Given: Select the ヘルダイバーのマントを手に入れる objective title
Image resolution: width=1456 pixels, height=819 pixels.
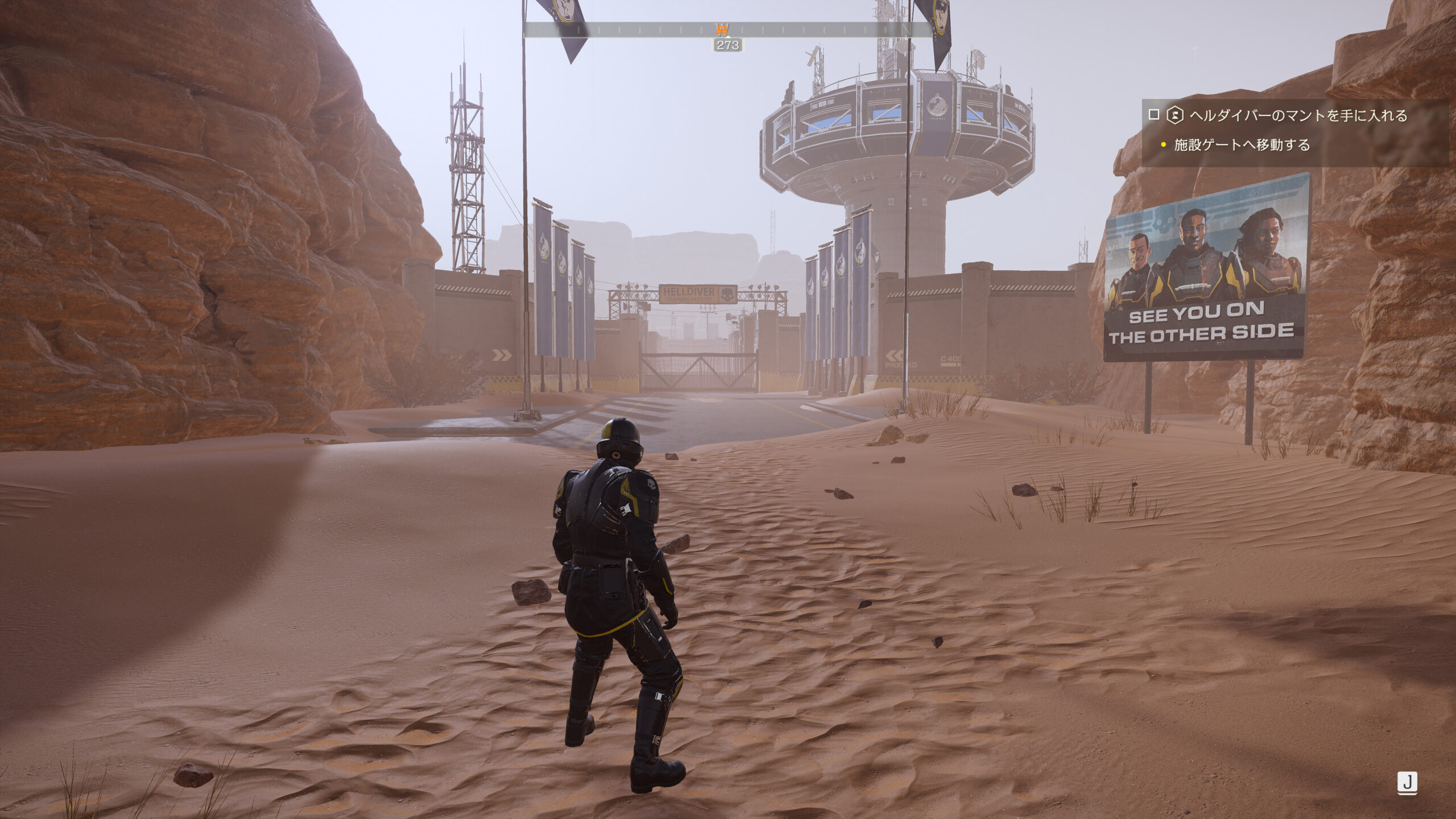Looking at the screenshot, I should coord(1298,115).
